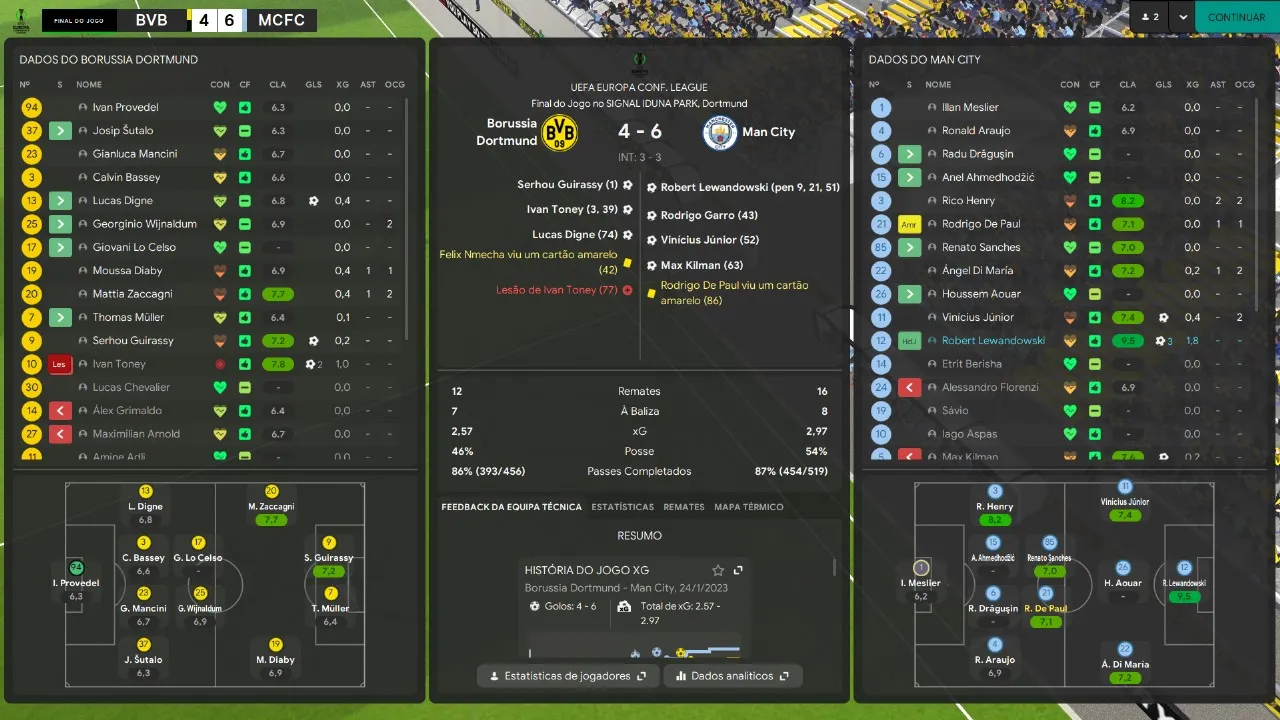Image resolution: width=1280 pixels, height=720 pixels.
Task: Favorite the História do Jogo xG card
Action: click(718, 570)
